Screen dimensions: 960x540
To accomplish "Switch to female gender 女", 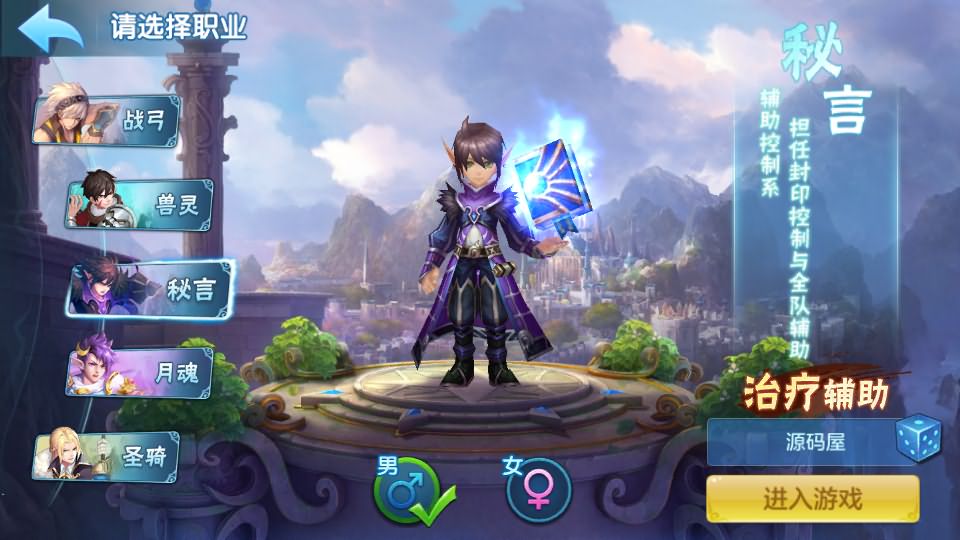I will pos(538,490).
